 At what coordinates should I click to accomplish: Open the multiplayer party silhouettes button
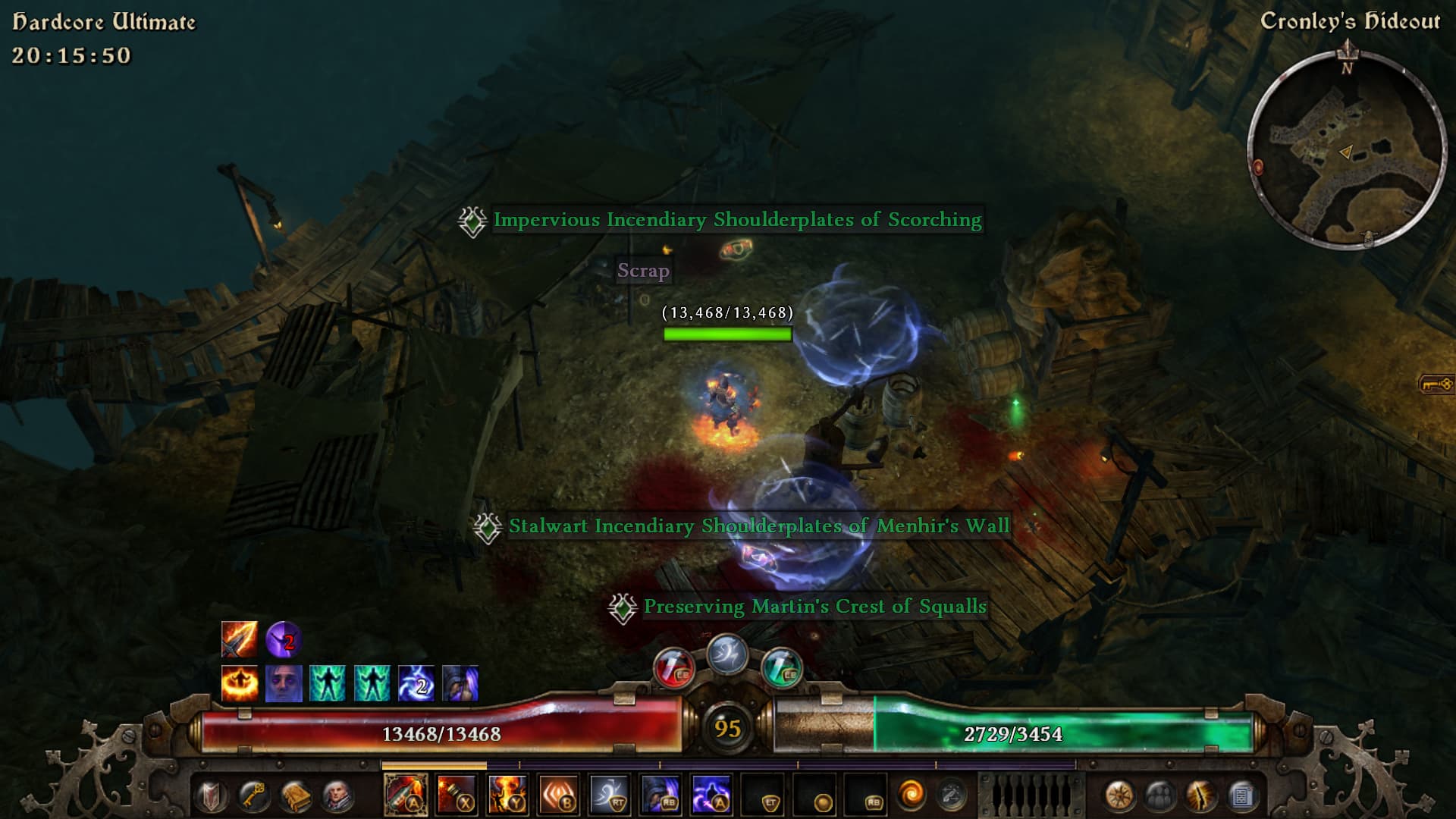tap(1160, 796)
